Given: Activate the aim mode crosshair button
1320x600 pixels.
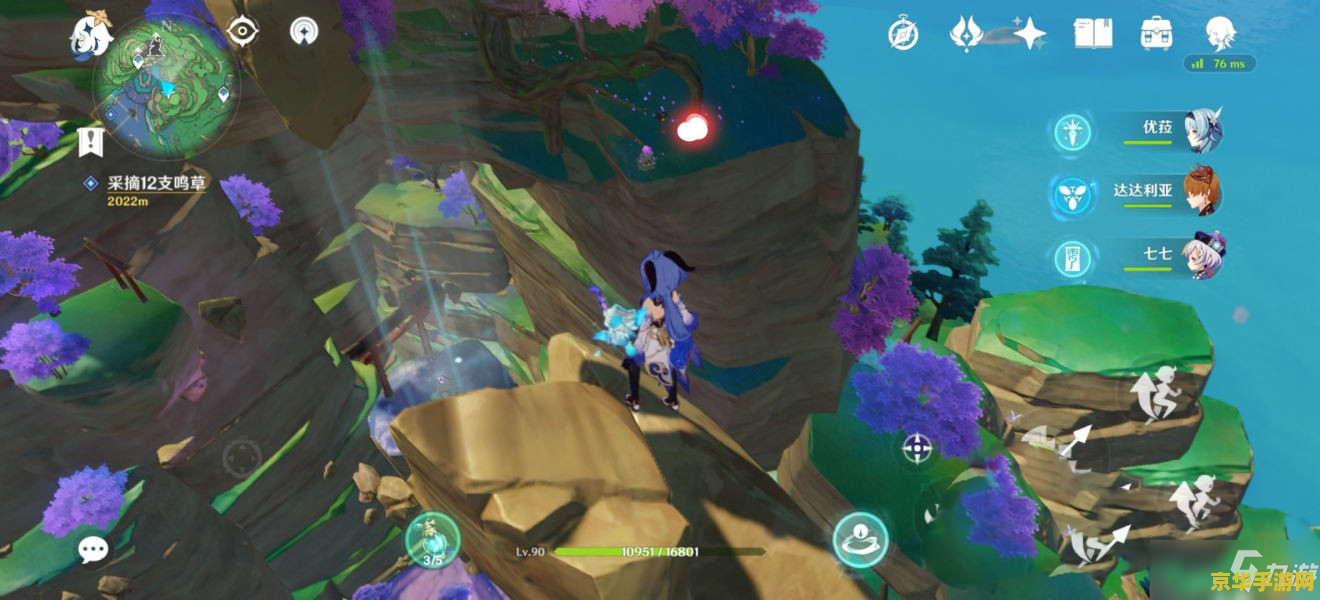Looking at the screenshot, I should (x=917, y=448).
